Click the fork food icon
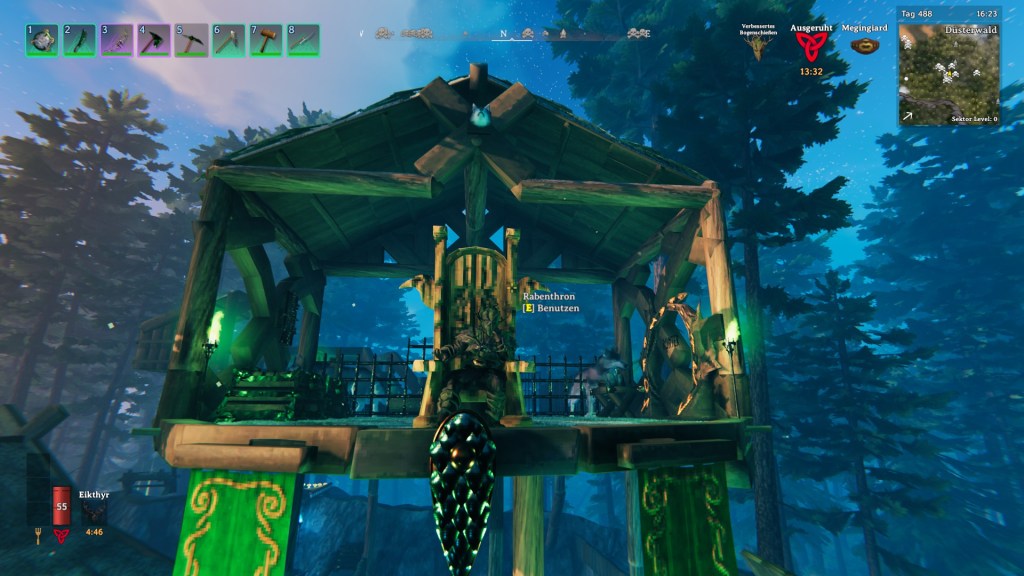The image size is (1024, 576). [39, 536]
